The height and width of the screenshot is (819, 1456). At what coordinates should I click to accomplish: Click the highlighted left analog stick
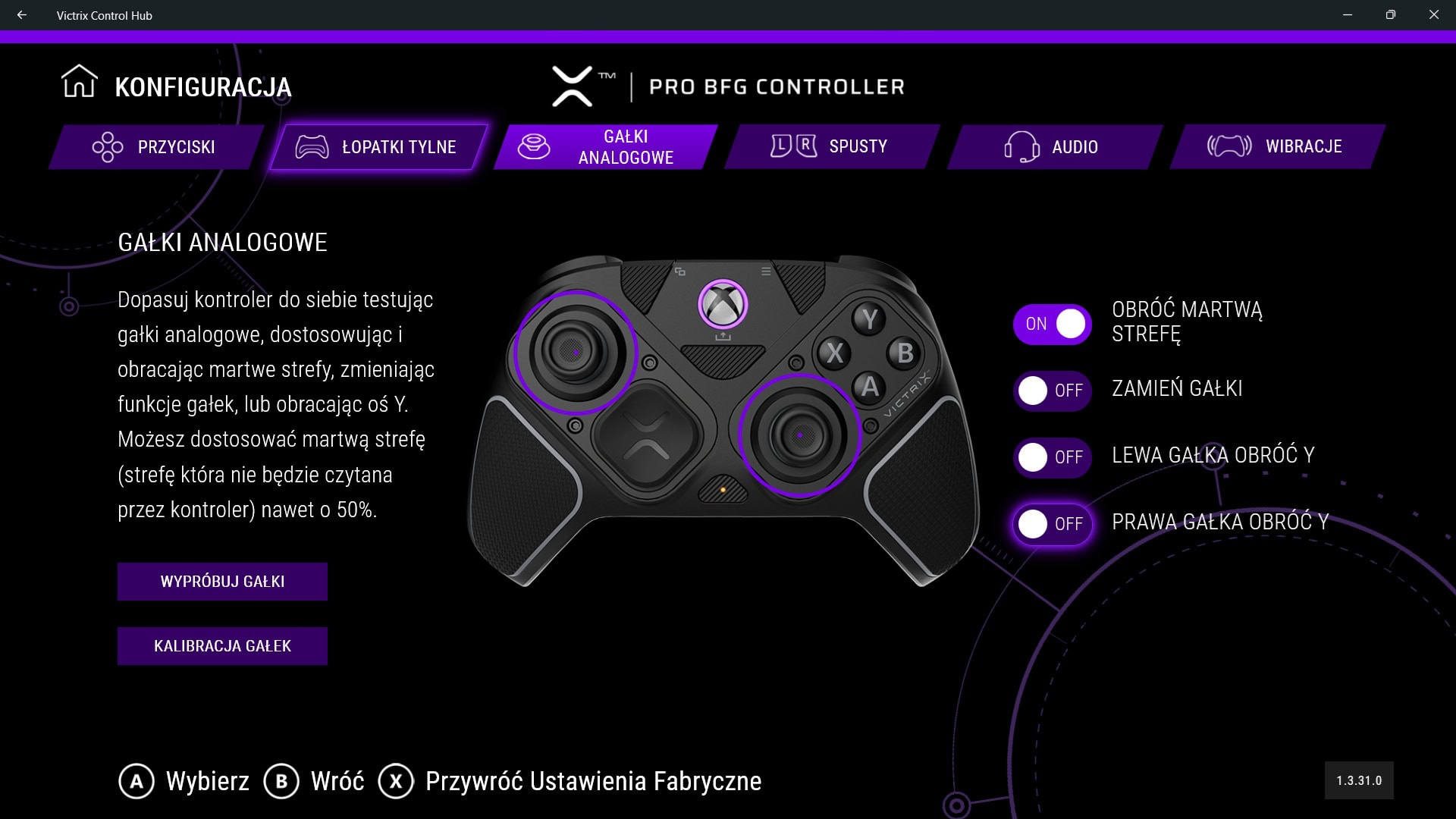[x=576, y=353]
